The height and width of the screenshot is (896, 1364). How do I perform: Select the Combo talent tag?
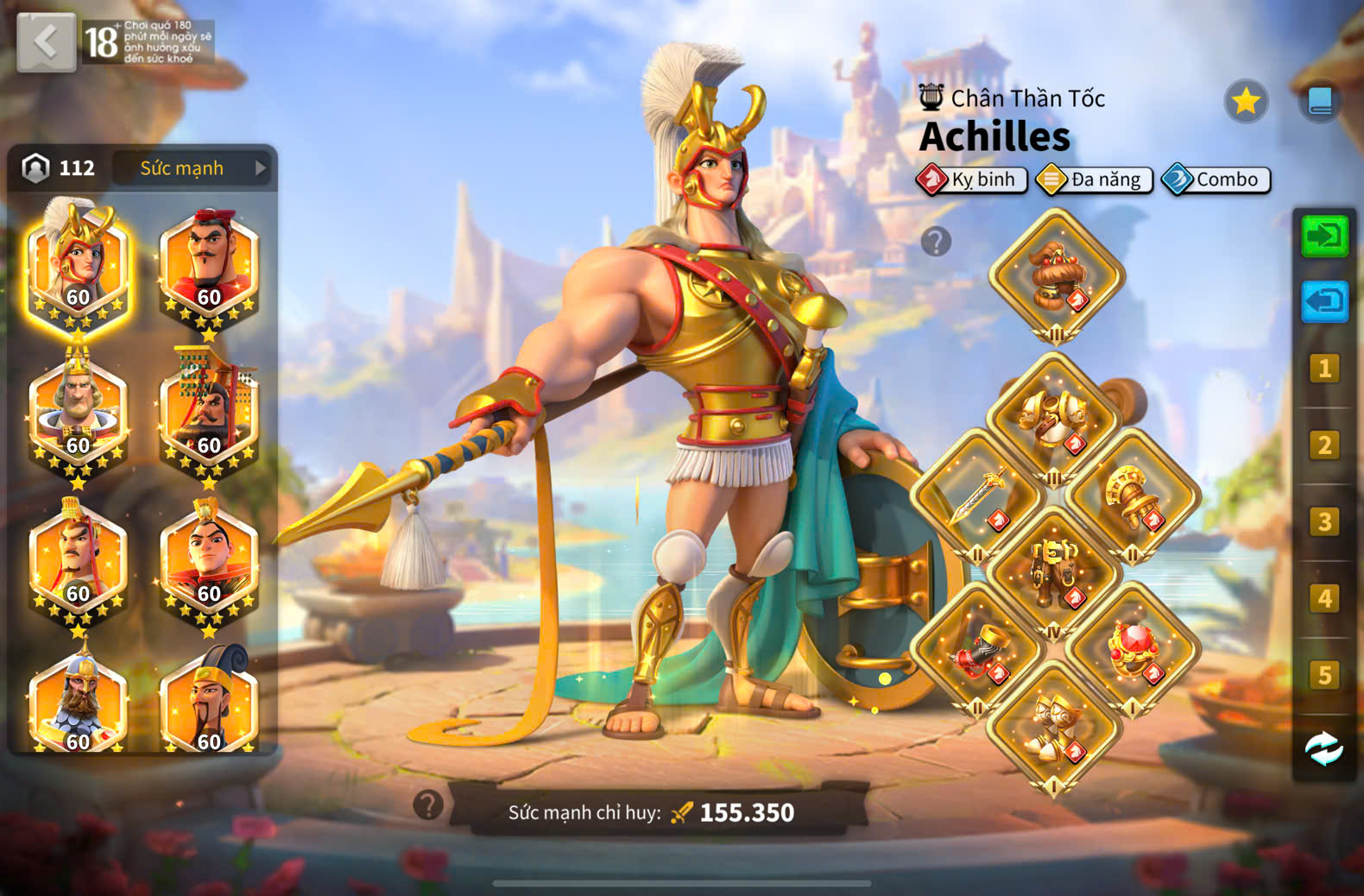(1216, 180)
